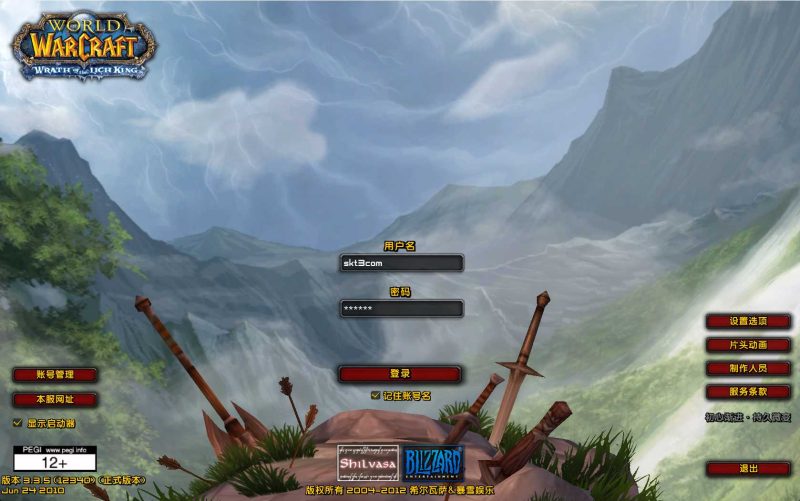
Task: Visit the 本服网址 server website
Action: click(x=55, y=399)
